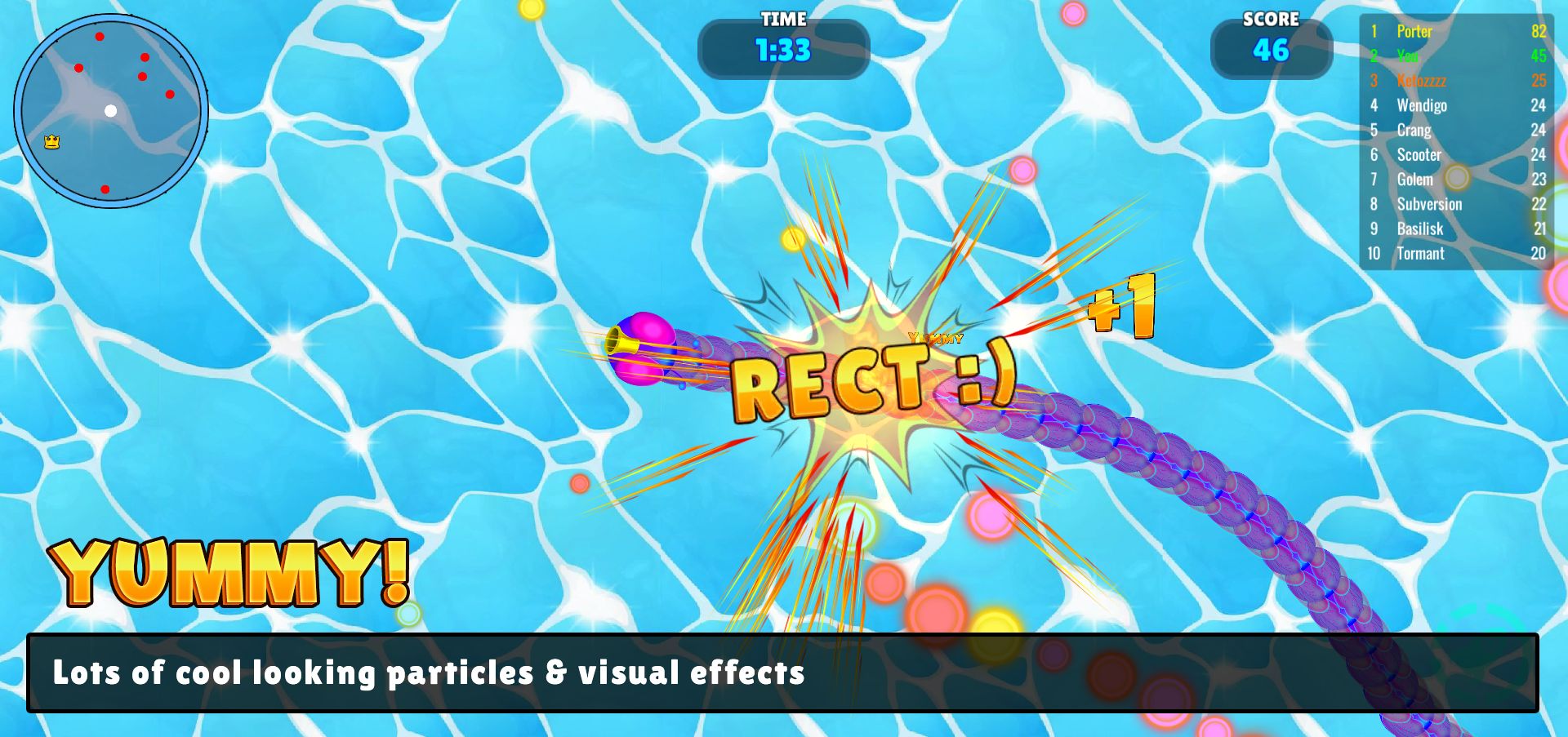Select Subversion's leaderboard row
The width and height of the screenshot is (1568, 737).
(1456, 204)
